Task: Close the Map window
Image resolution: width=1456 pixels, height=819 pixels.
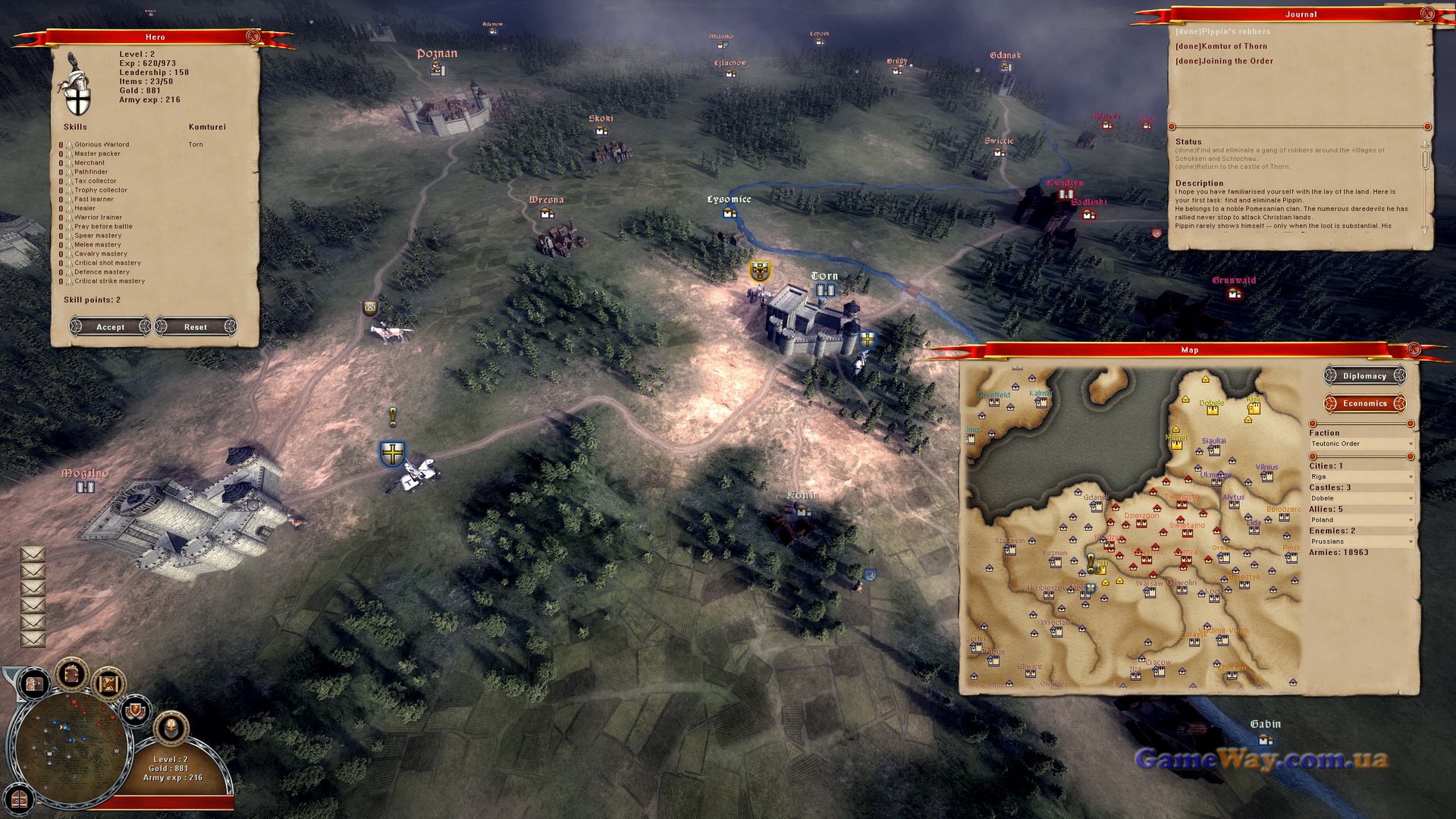Action: (1414, 350)
